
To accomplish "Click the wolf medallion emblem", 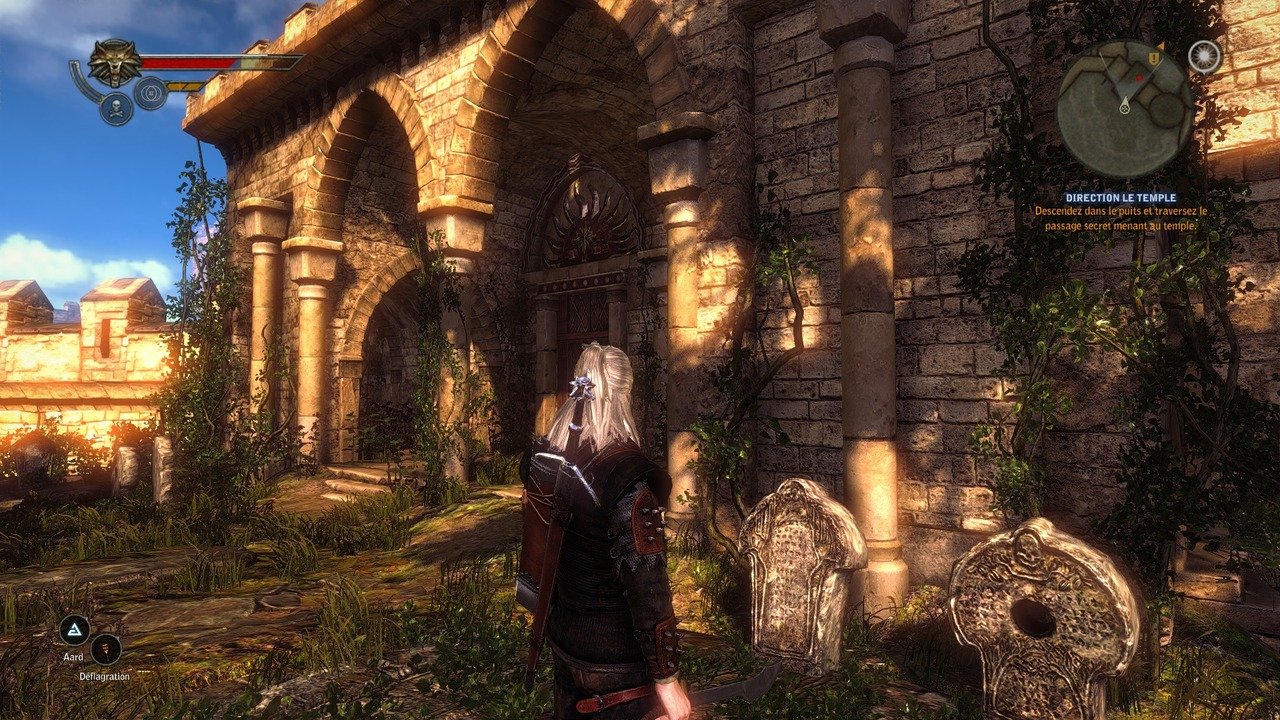I will point(115,60).
